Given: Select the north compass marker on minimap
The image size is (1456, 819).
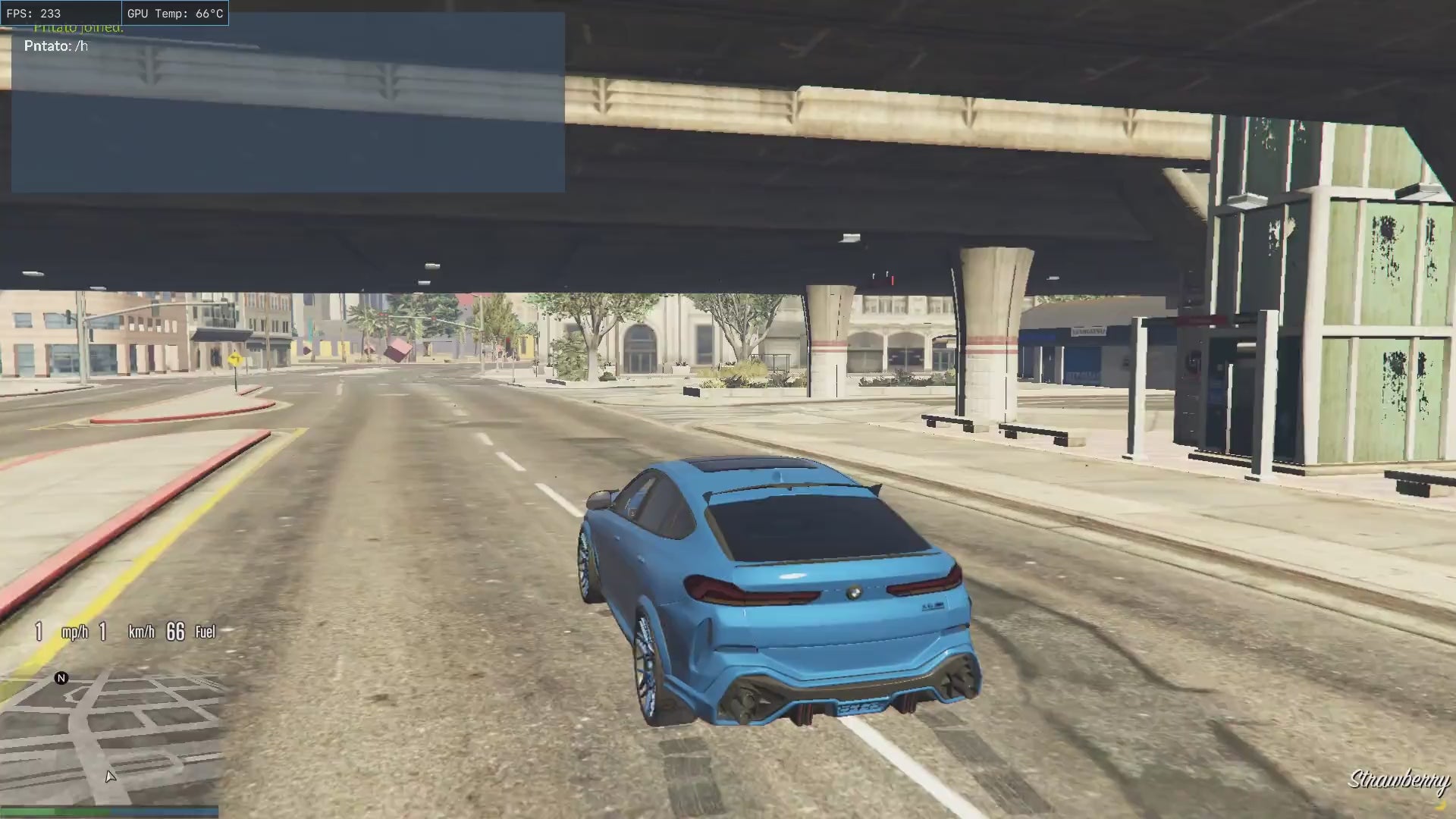Looking at the screenshot, I should (61, 678).
